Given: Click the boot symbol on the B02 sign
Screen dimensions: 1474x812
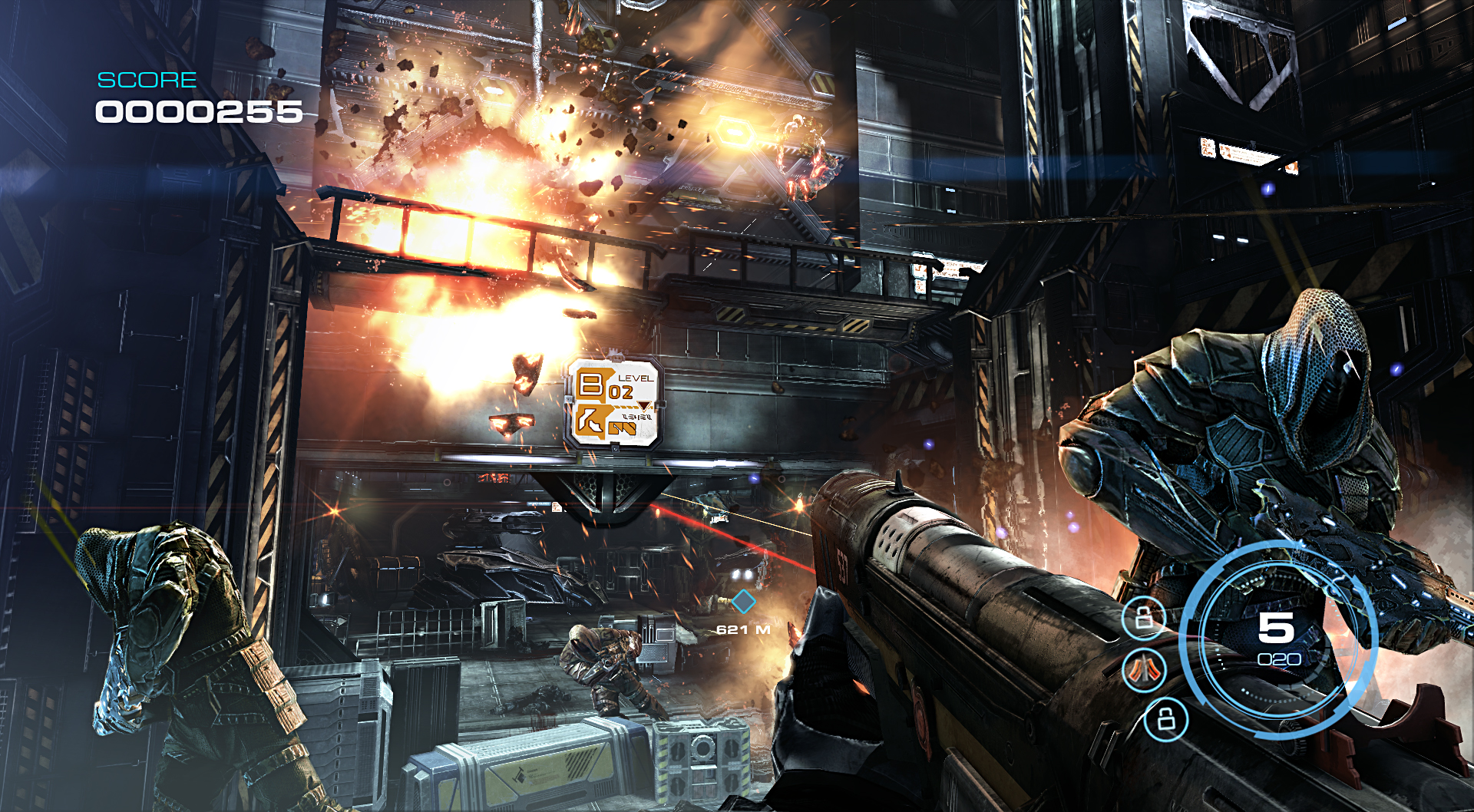Looking at the screenshot, I should pos(591,421).
